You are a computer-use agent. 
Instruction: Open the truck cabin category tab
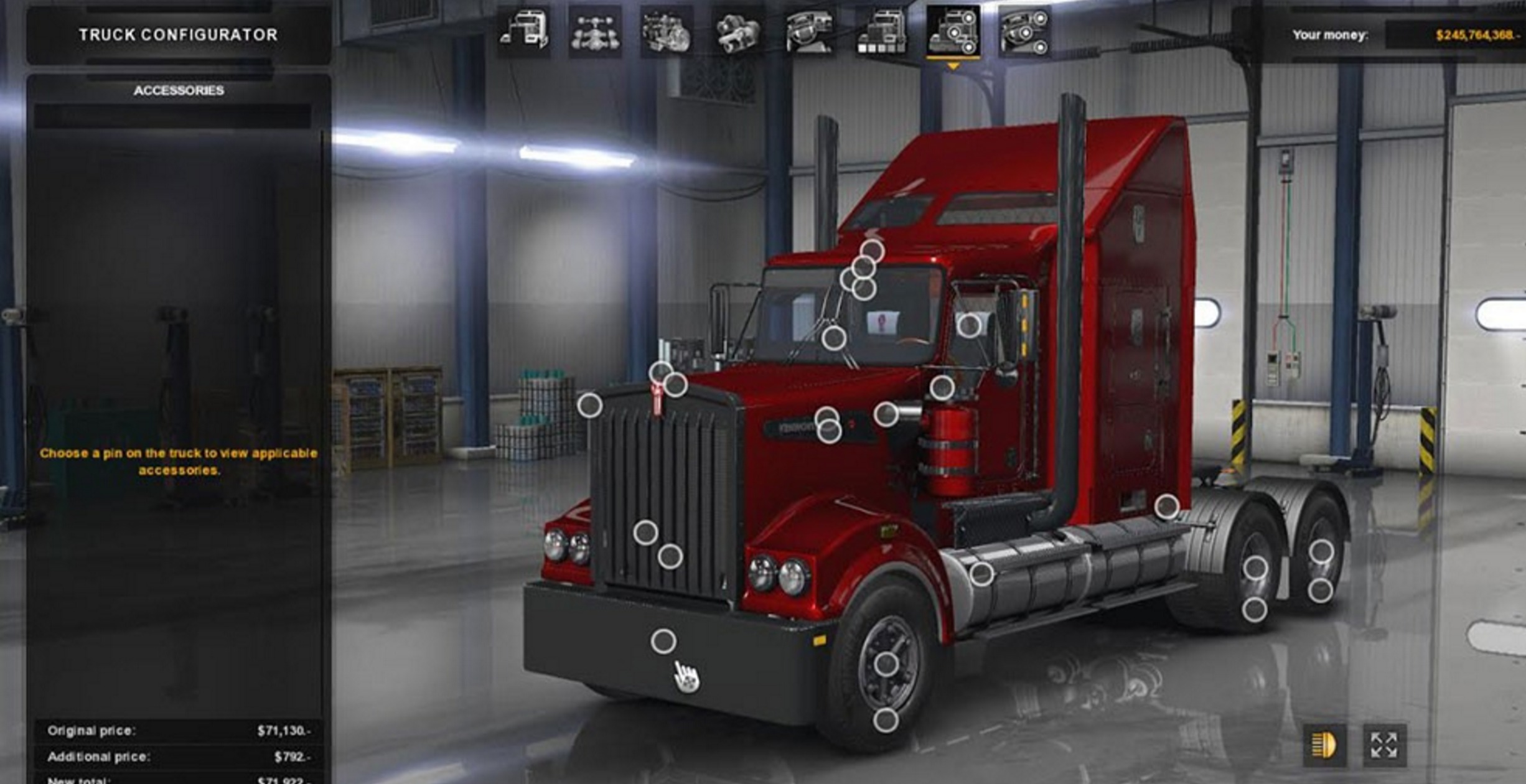click(x=523, y=31)
